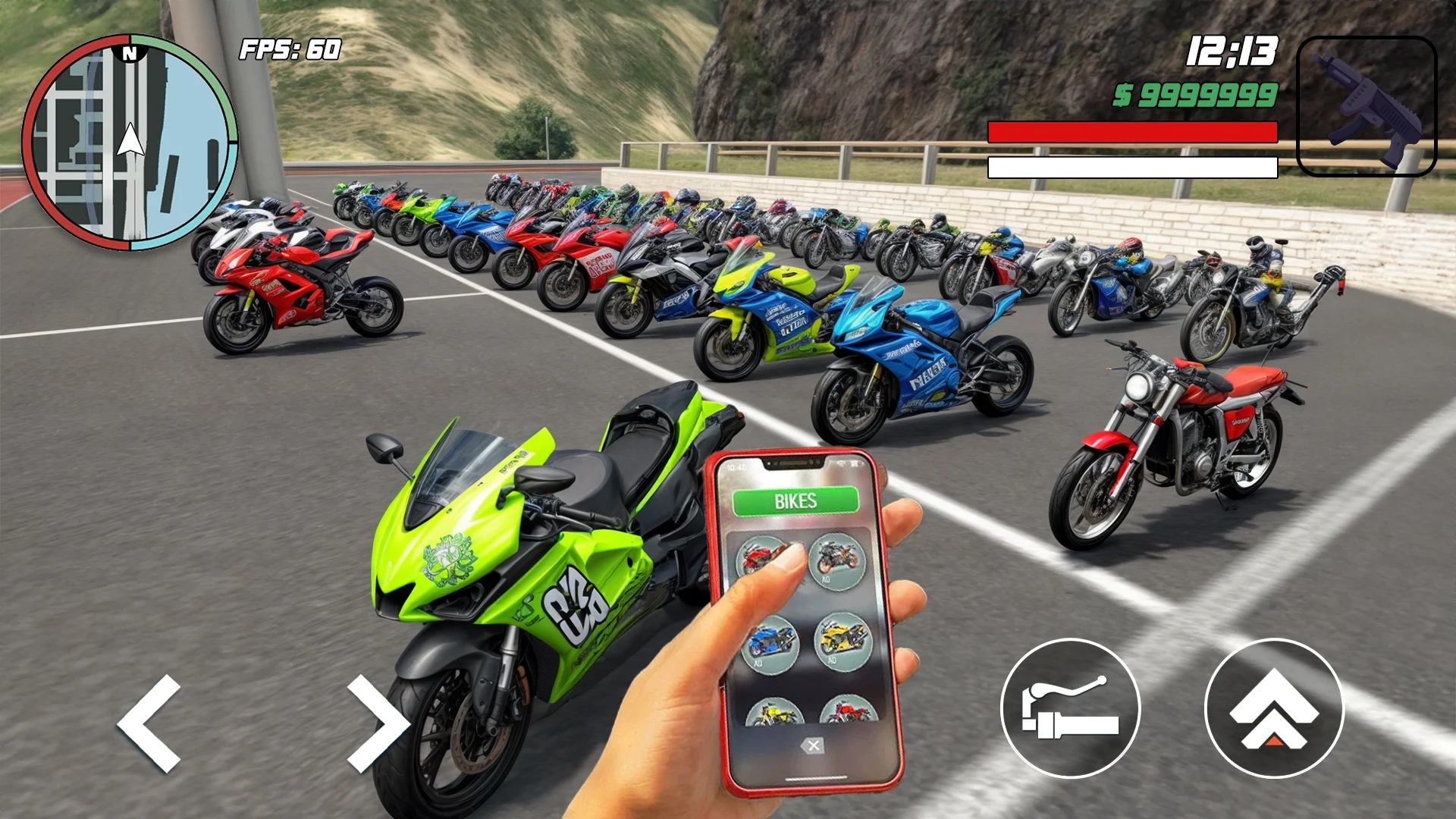Steer right with the right arrow

click(377, 723)
